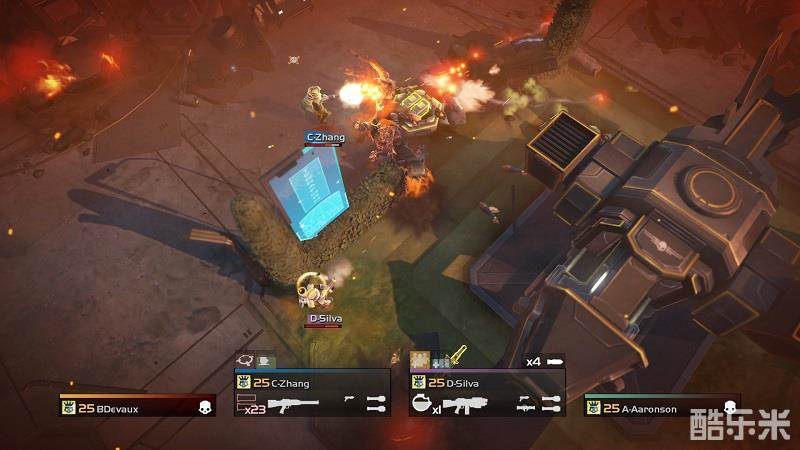Select D-Silva's grenade icon

click(422, 404)
